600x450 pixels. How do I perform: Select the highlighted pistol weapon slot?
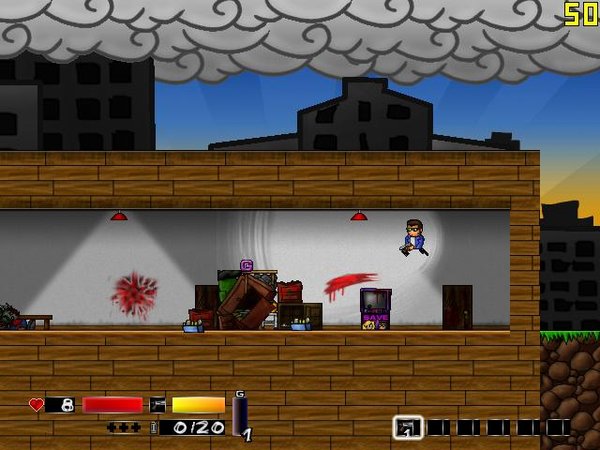point(408,427)
